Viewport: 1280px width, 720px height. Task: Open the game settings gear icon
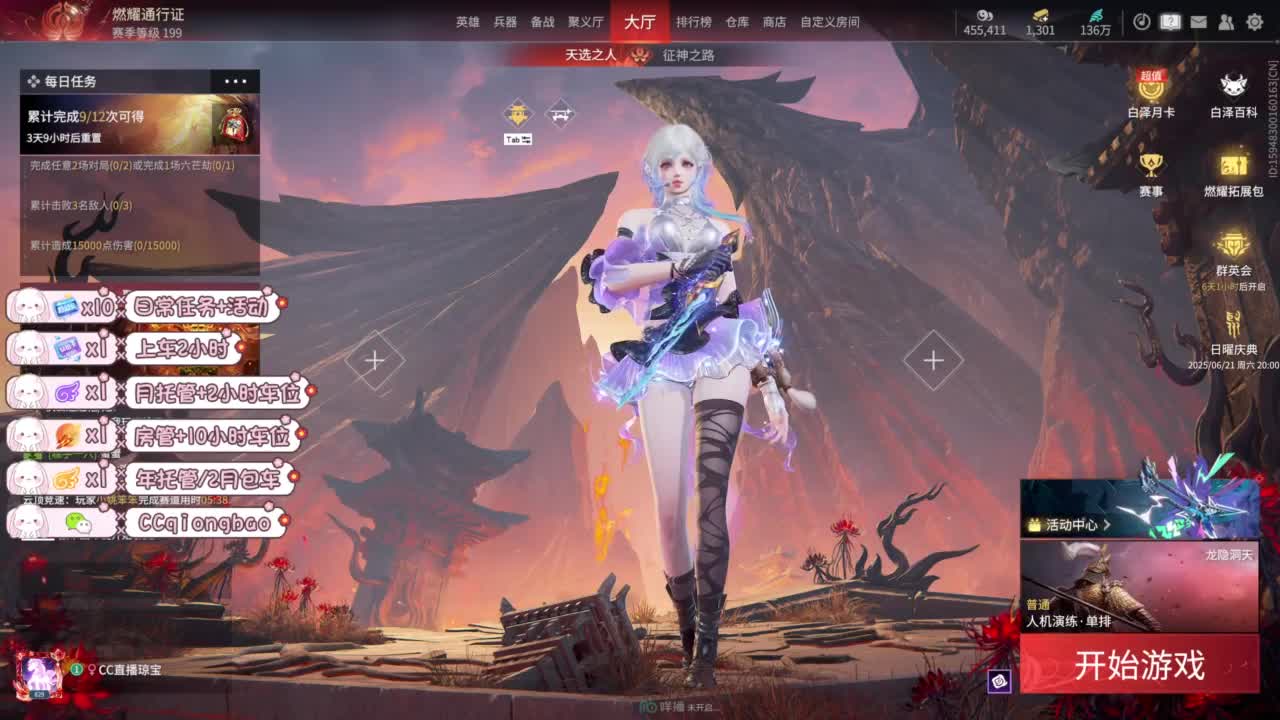point(1254,22)
